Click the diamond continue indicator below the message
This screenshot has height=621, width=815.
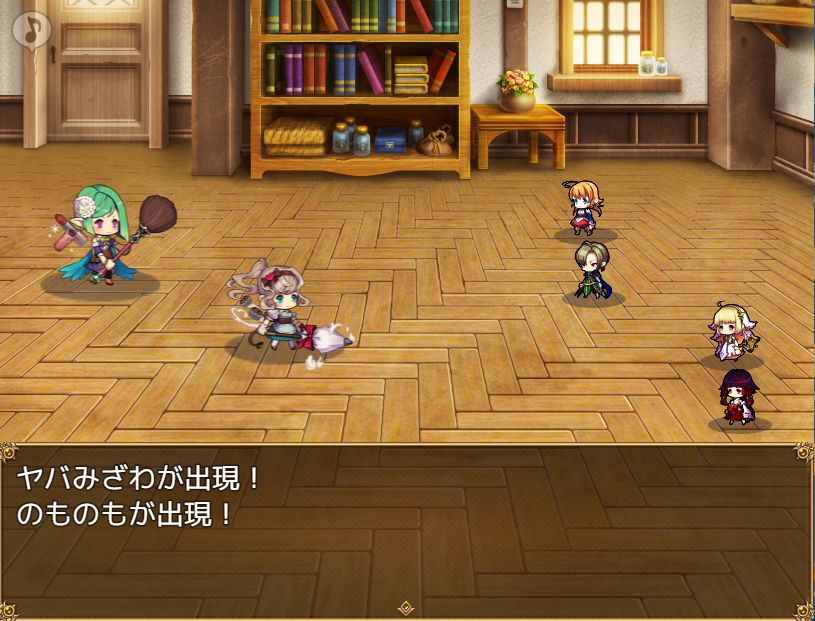tap(407, 607)
